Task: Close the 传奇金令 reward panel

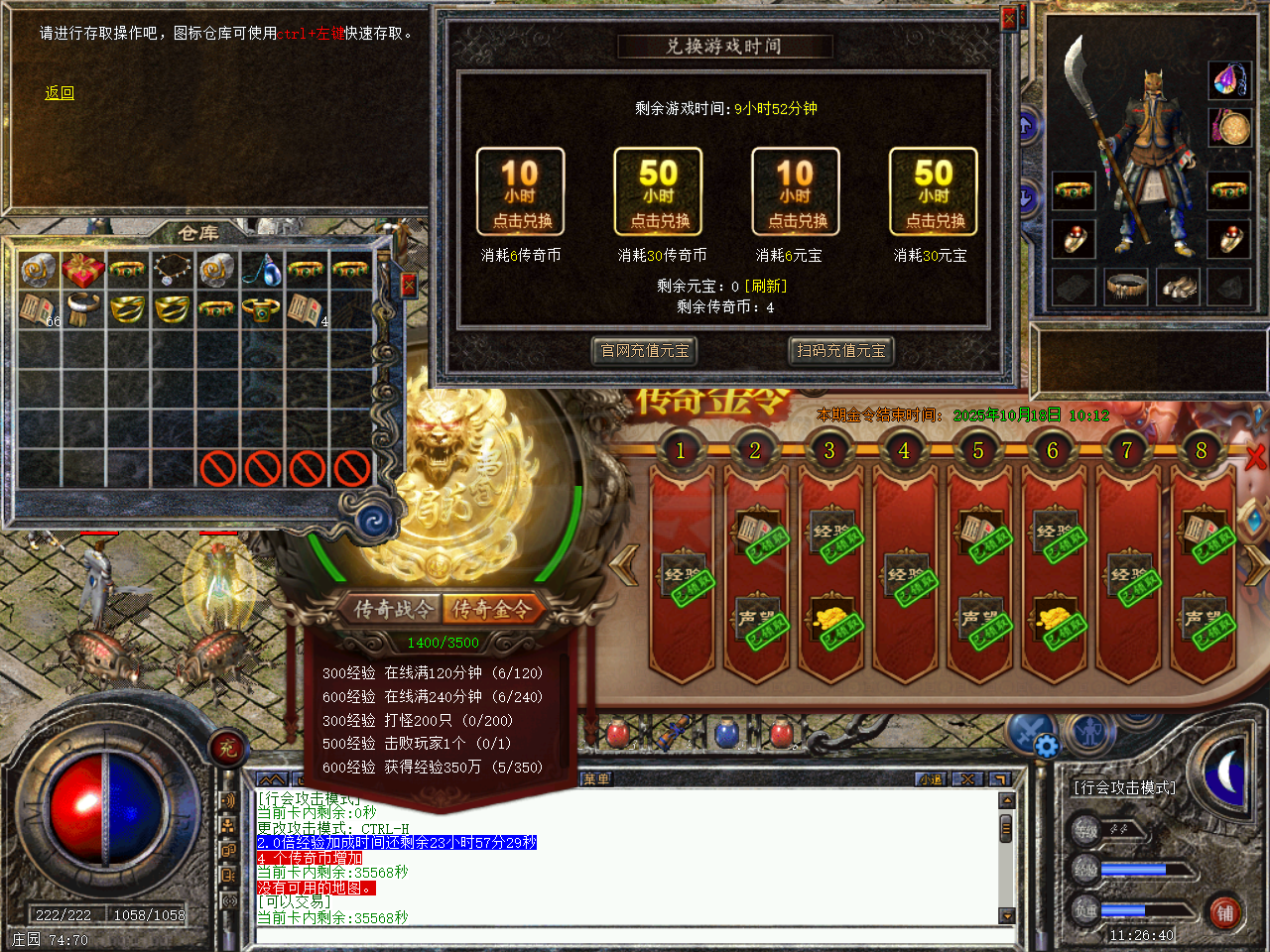Action: point(1256,456)
